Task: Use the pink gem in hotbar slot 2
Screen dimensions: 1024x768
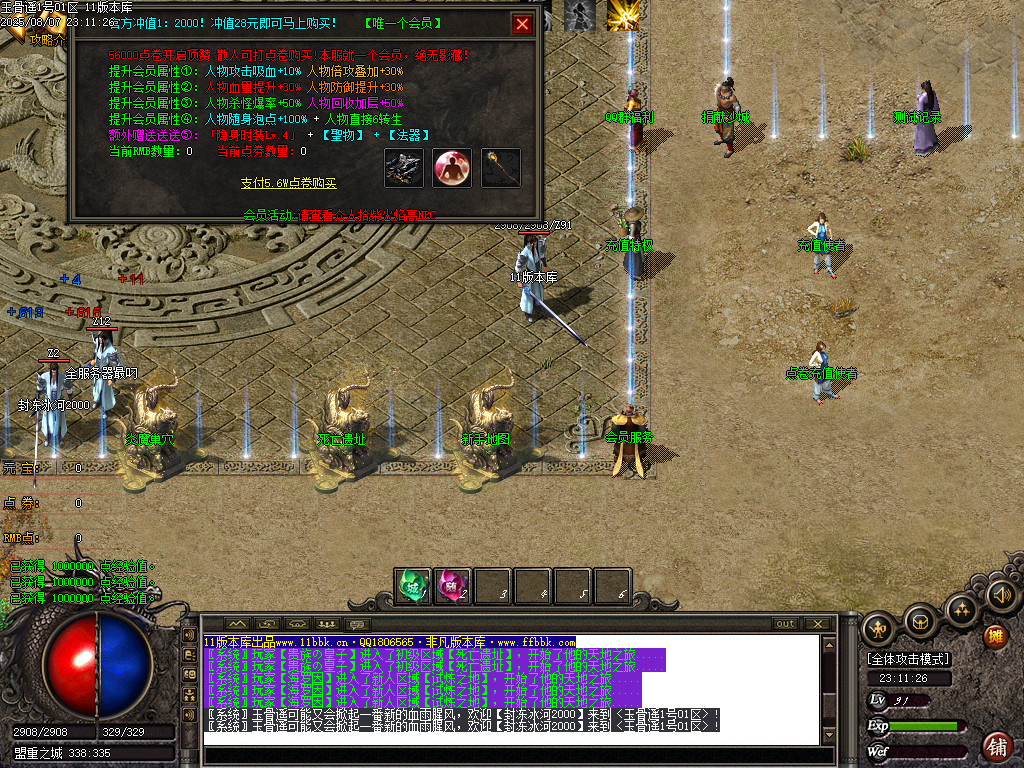Action: coord(453,586)
